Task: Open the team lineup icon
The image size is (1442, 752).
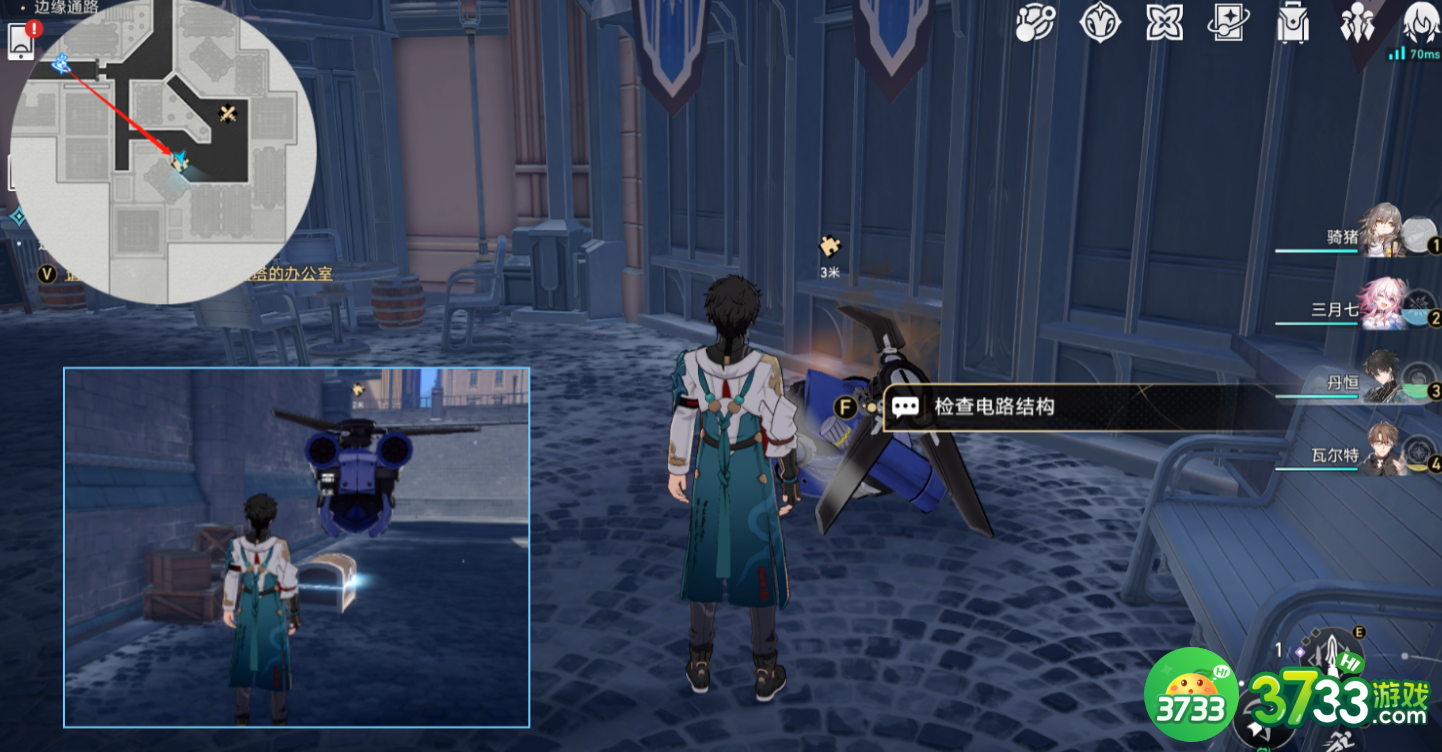Action: coord(1357,22)
